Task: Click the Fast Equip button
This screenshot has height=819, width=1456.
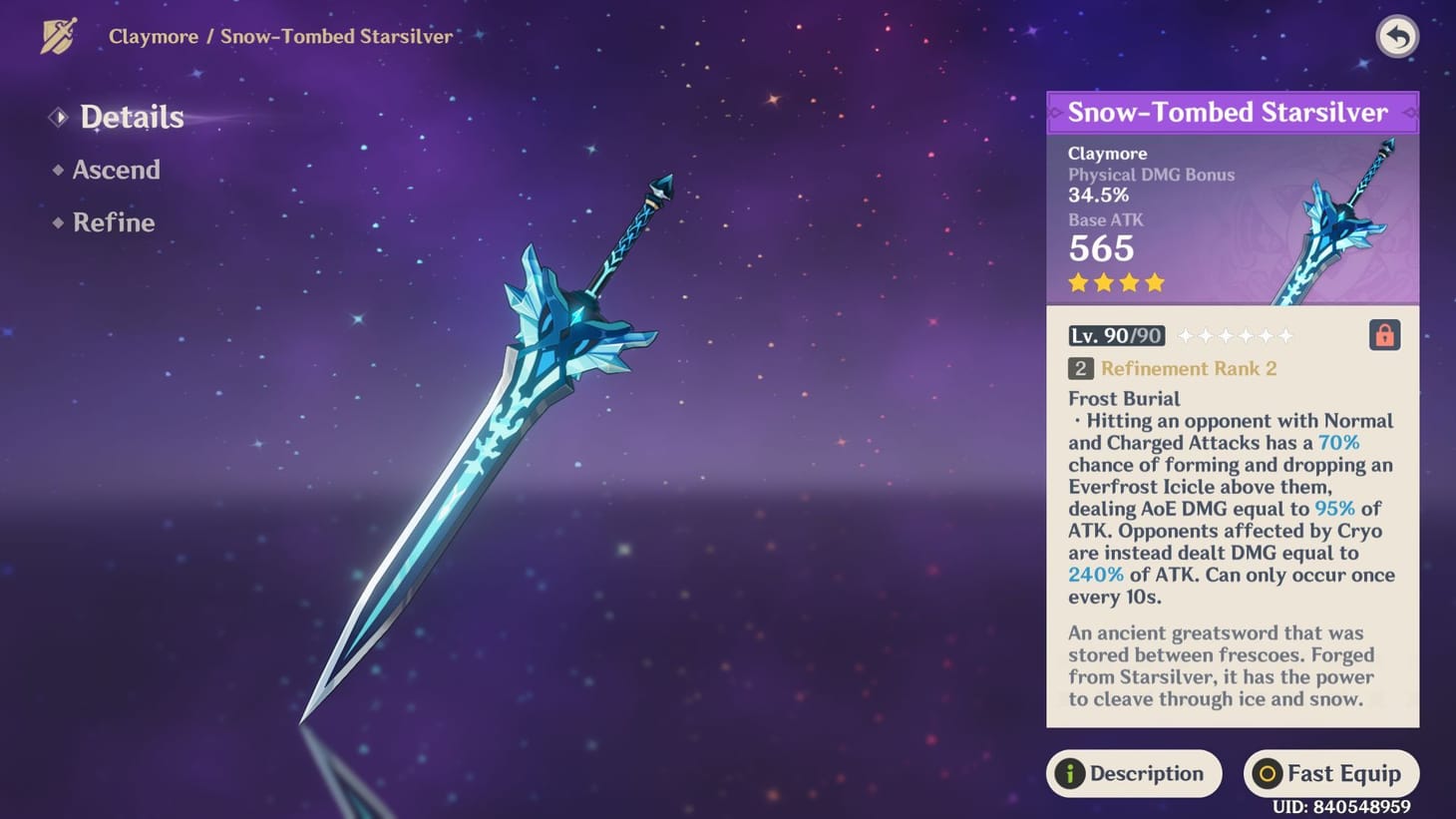Action: pos(1330,773)
